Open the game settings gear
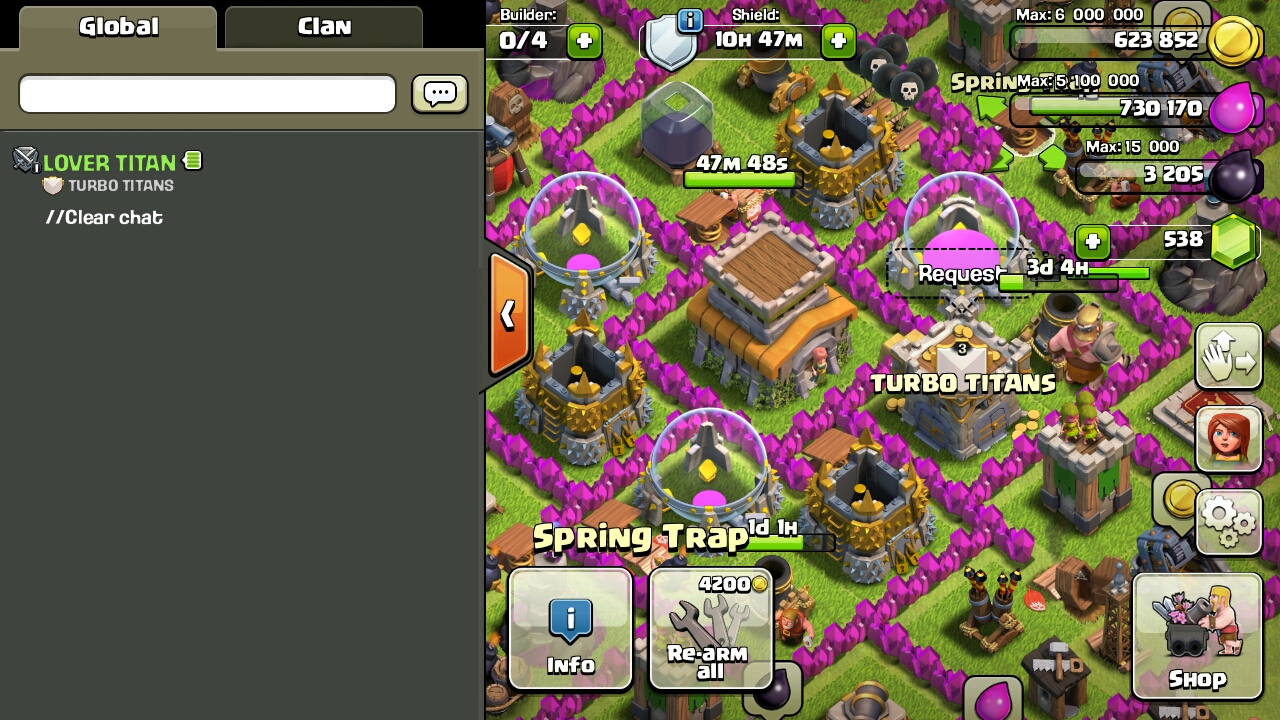This screenshot has height=720, width=1280. pos(1229,521)
